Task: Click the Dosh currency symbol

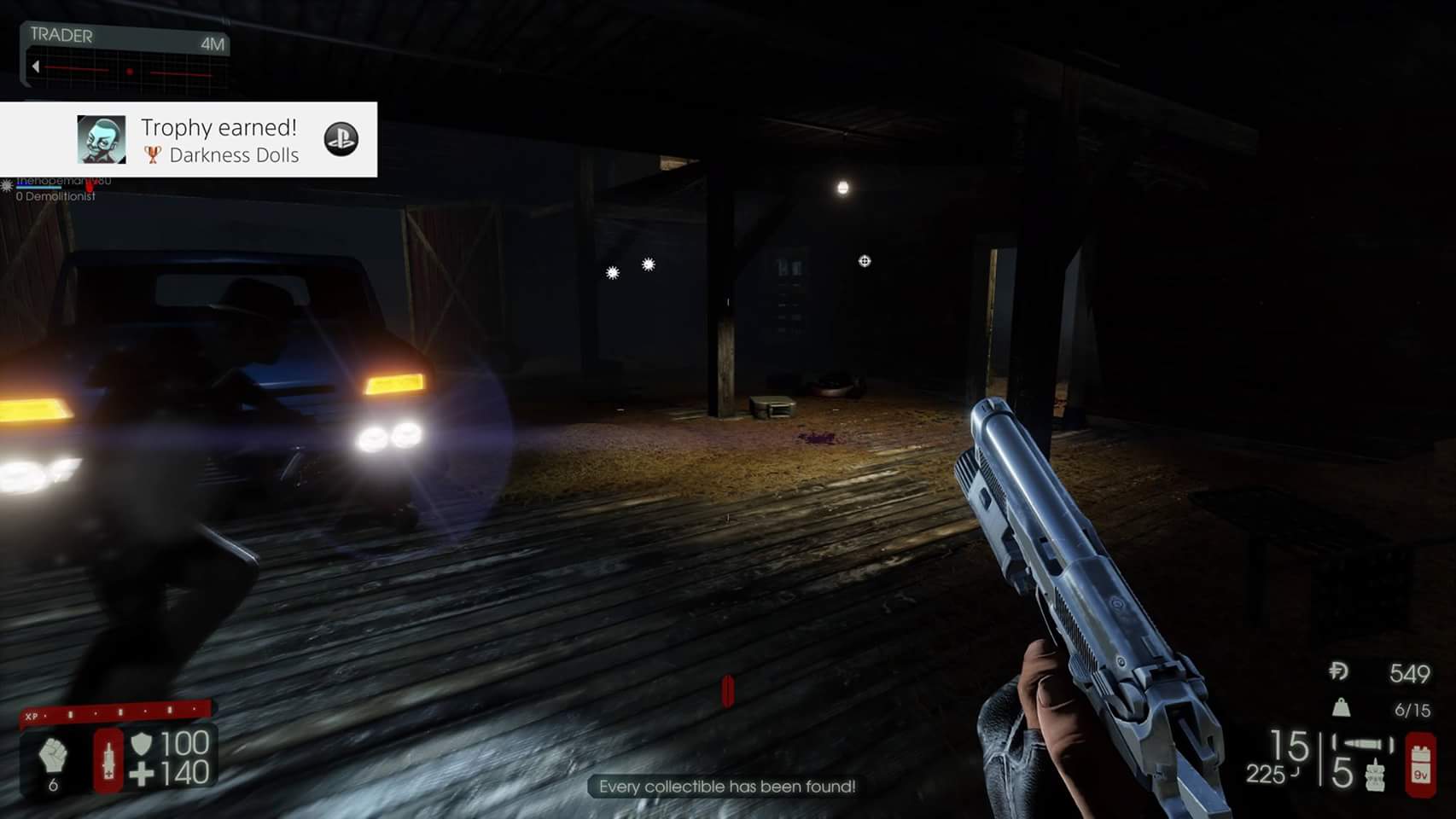Action: click(1338, 671)
